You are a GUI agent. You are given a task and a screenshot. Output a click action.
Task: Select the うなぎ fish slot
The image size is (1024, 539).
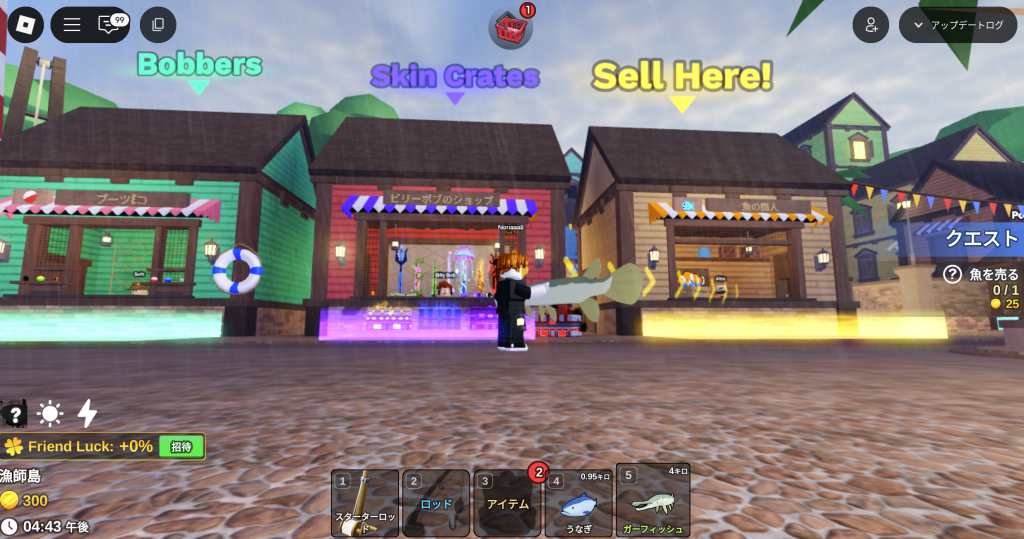(579, 503)
